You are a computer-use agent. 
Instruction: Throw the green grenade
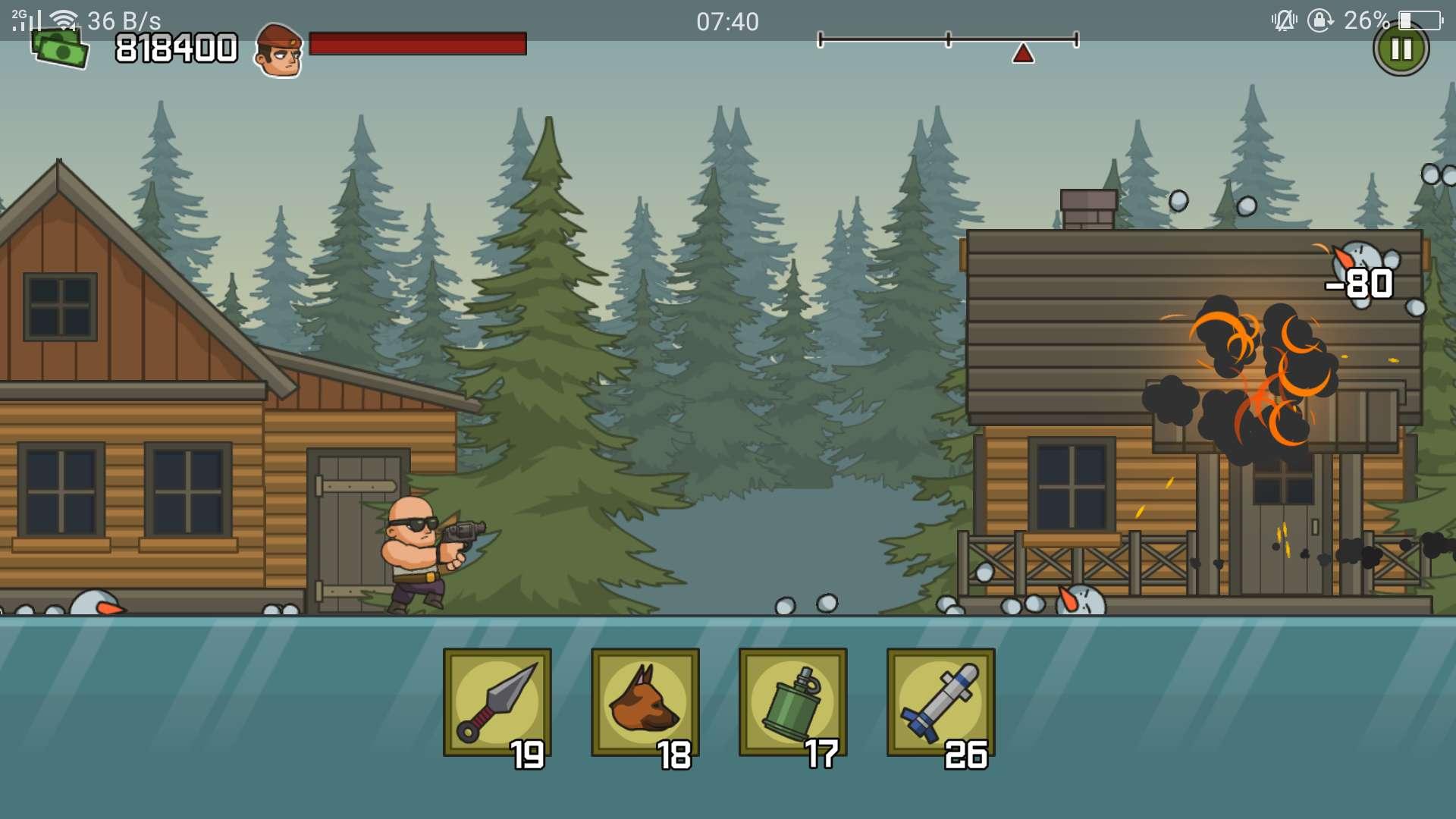coord(792,702)
